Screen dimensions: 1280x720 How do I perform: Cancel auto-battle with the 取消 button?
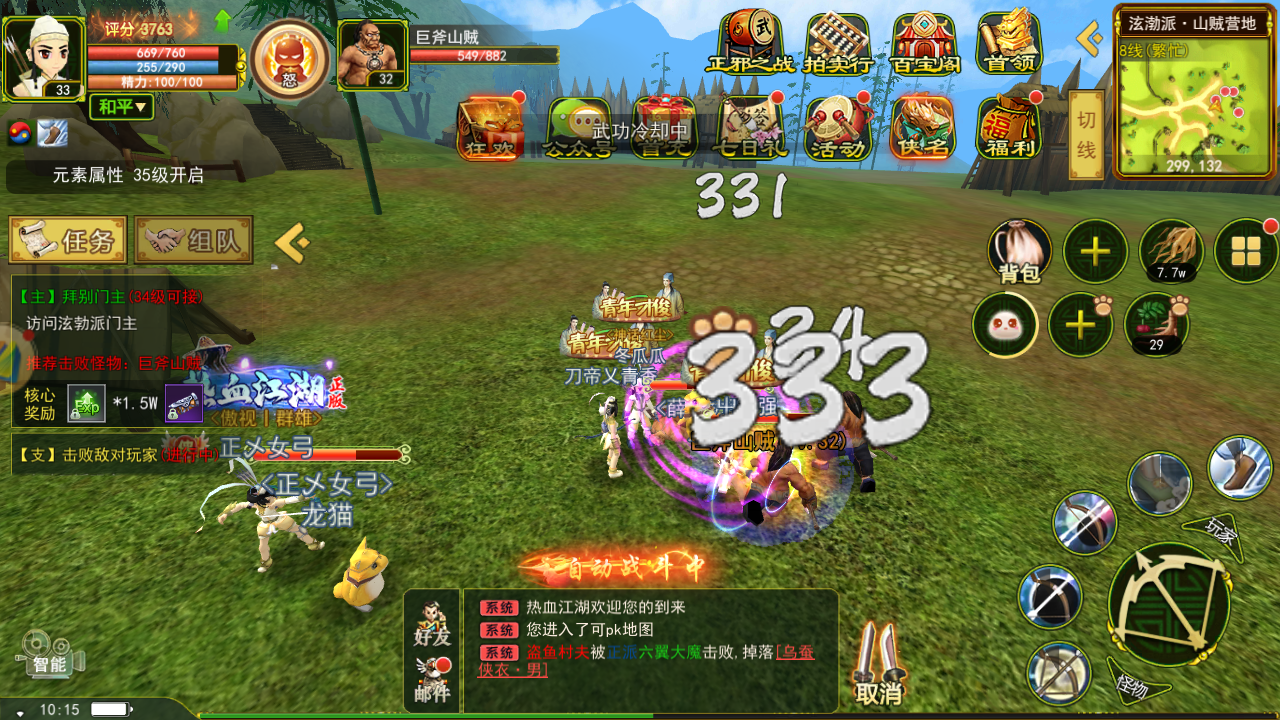tap(879, 665)
